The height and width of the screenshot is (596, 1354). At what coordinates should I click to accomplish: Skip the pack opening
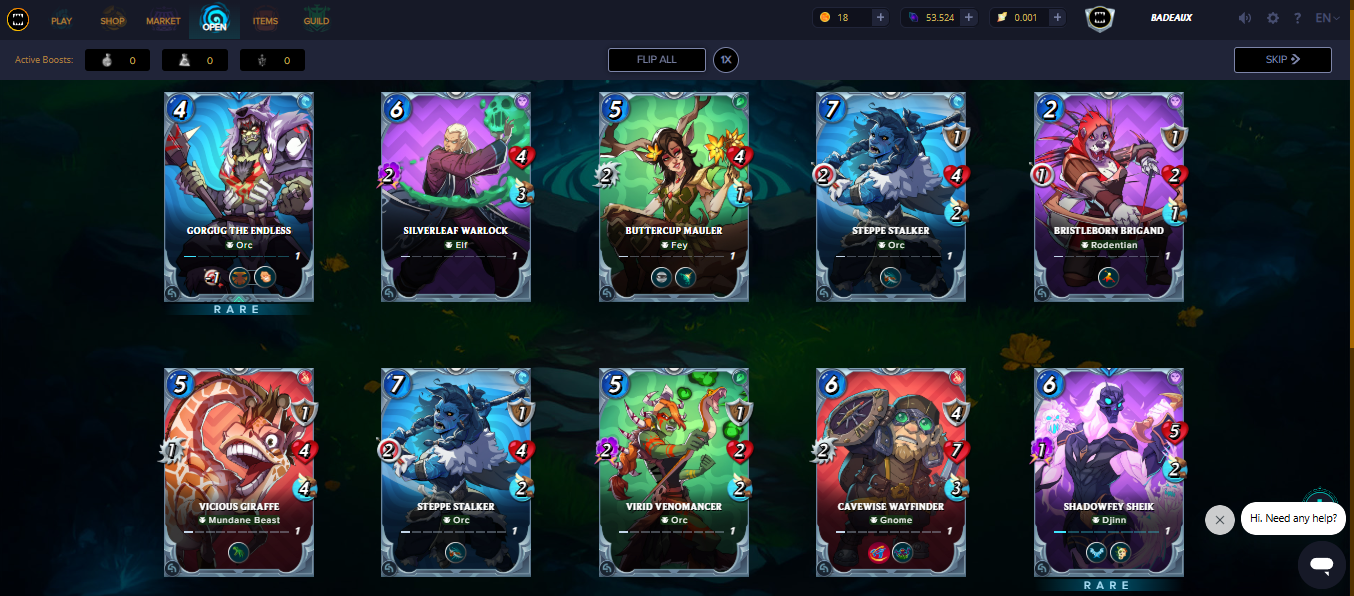point(1282,60)
